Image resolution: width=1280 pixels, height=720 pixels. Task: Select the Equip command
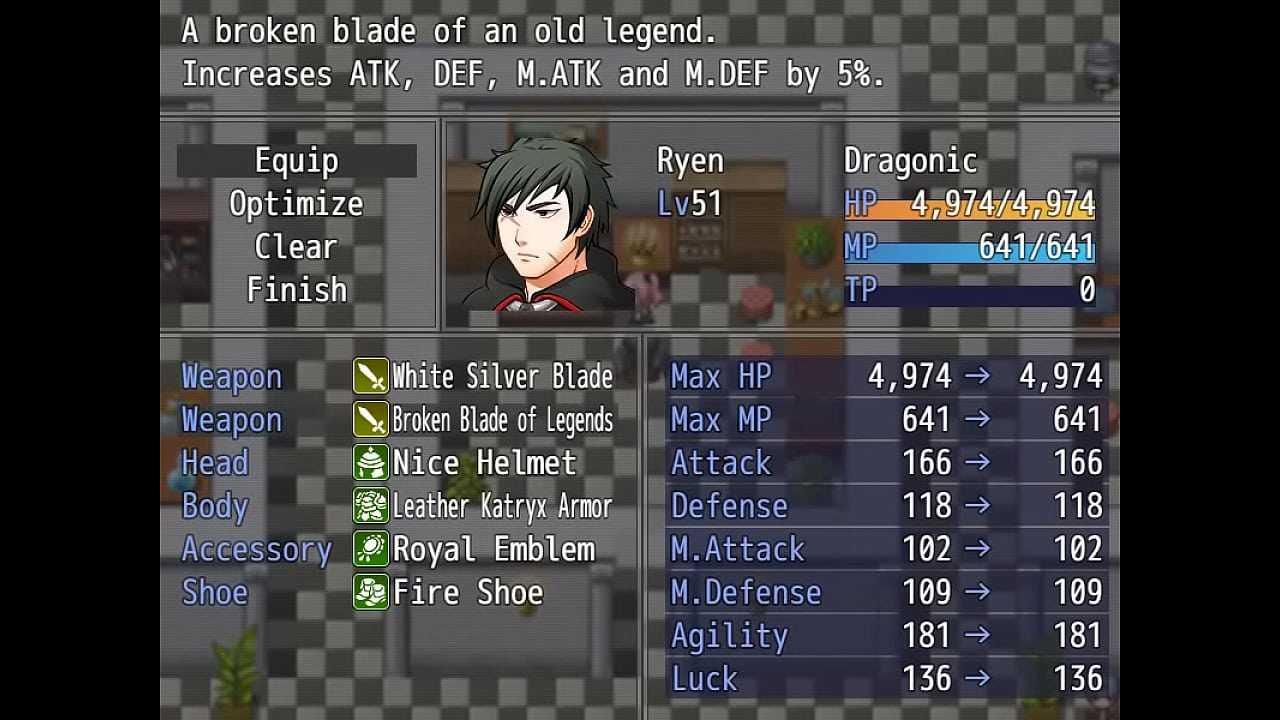(x=296, y=161)
